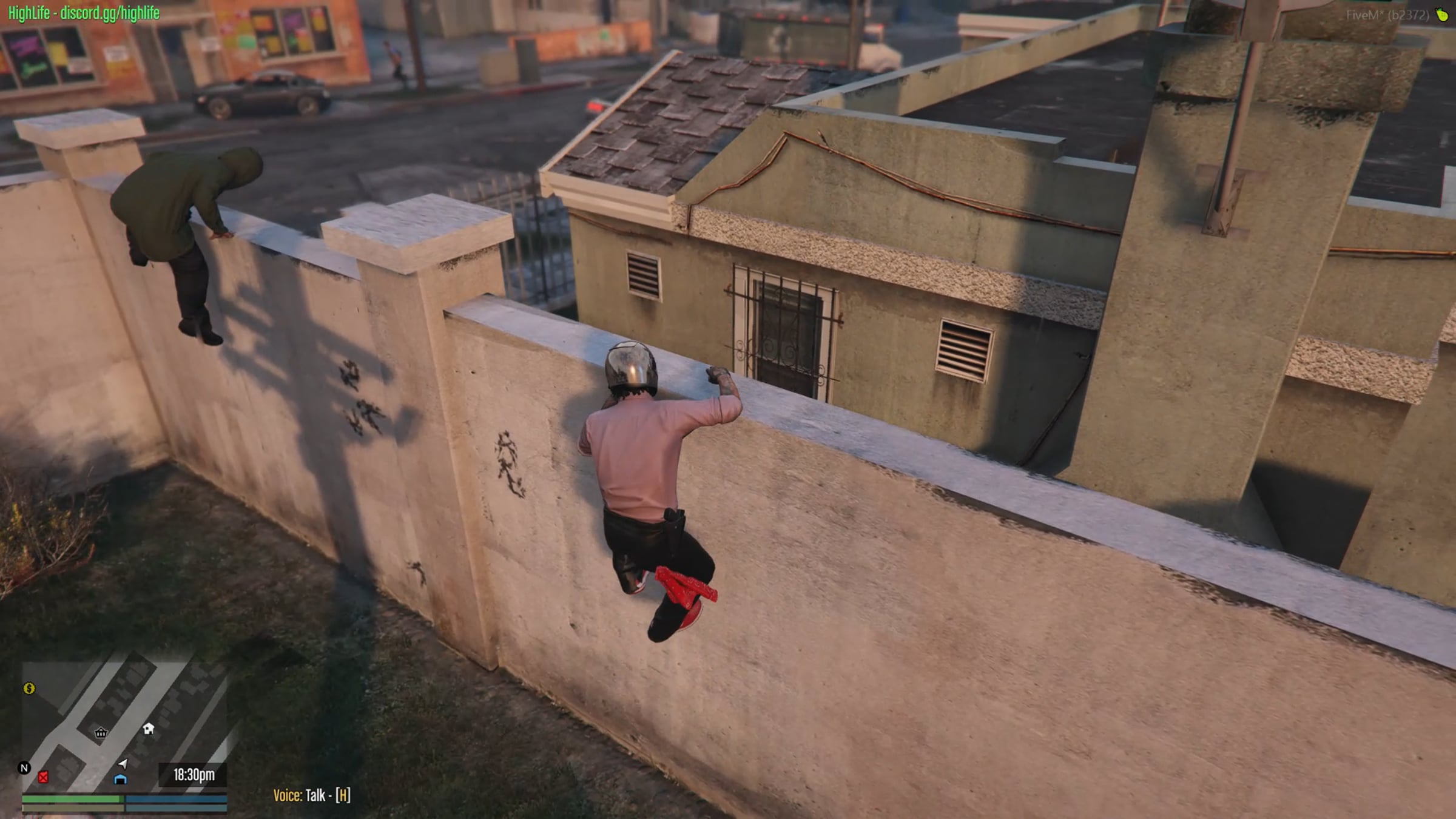The width and height of the screenshot is (1456, 819).
Task: Click the yellow dollar sign blip on minimap
Action: click(29, 688)
